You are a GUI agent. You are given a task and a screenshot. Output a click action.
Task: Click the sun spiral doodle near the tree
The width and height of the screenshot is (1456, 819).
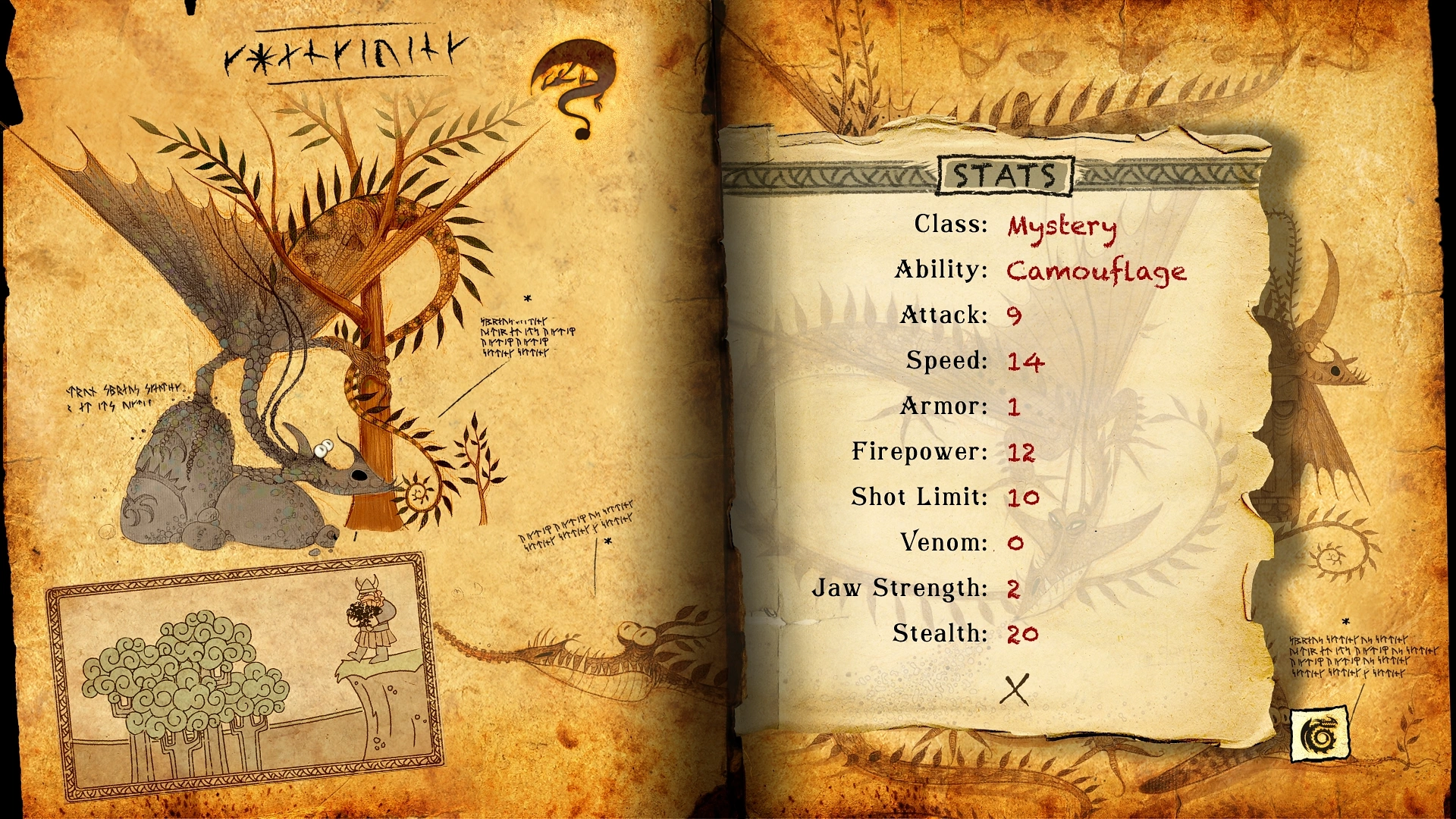pos(418,494)
